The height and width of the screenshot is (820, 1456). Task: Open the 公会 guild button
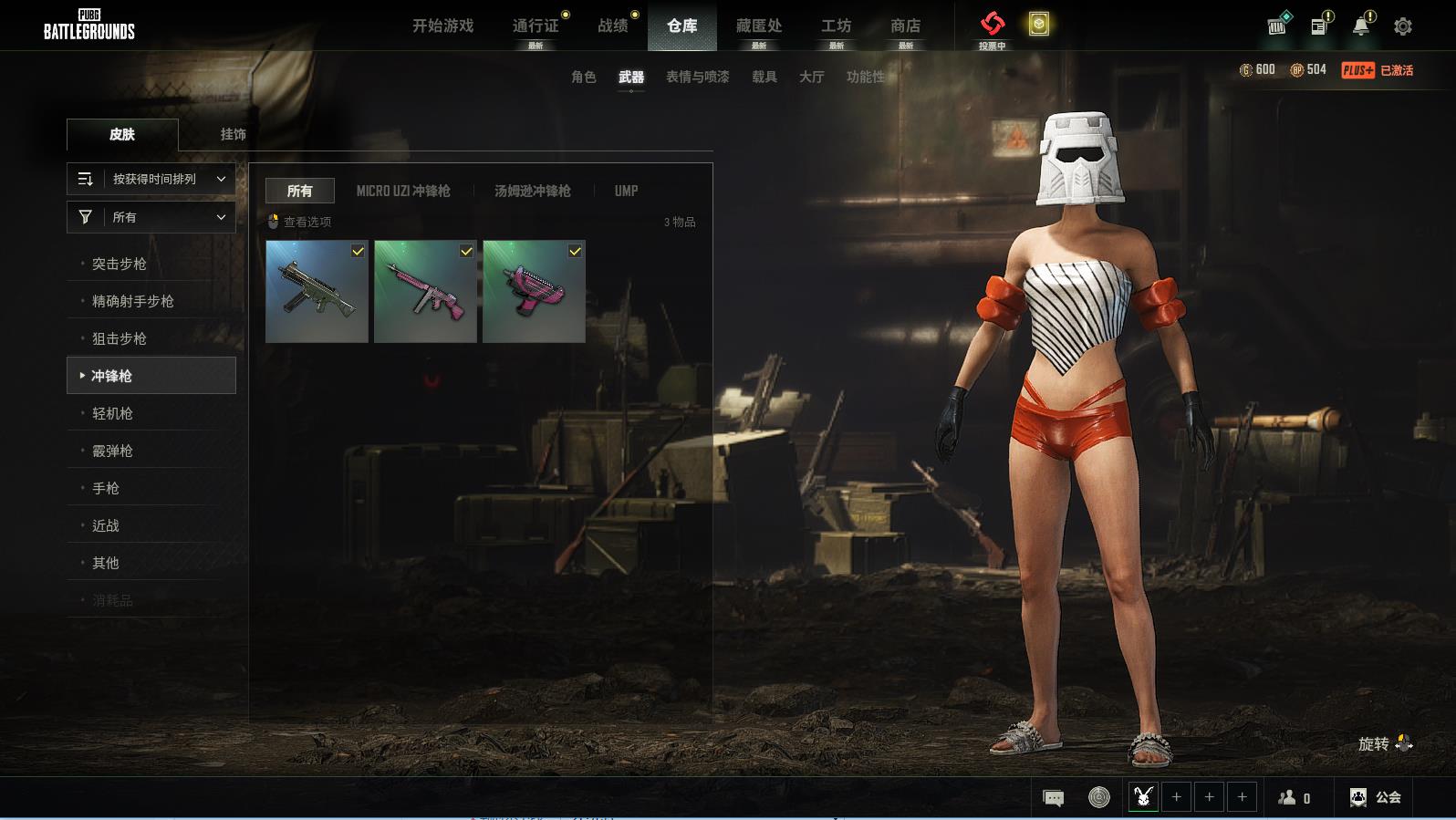[1376, 797]
